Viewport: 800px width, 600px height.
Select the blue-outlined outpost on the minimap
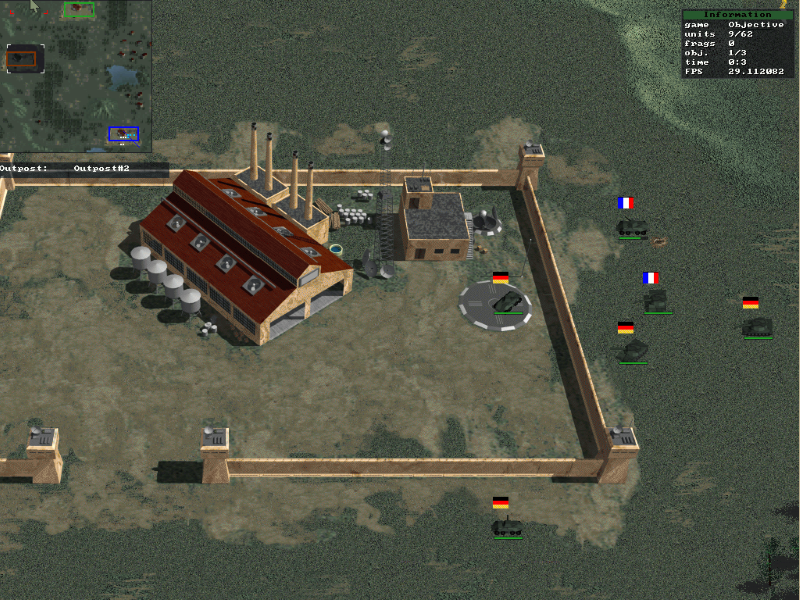[x=124, y=133]
